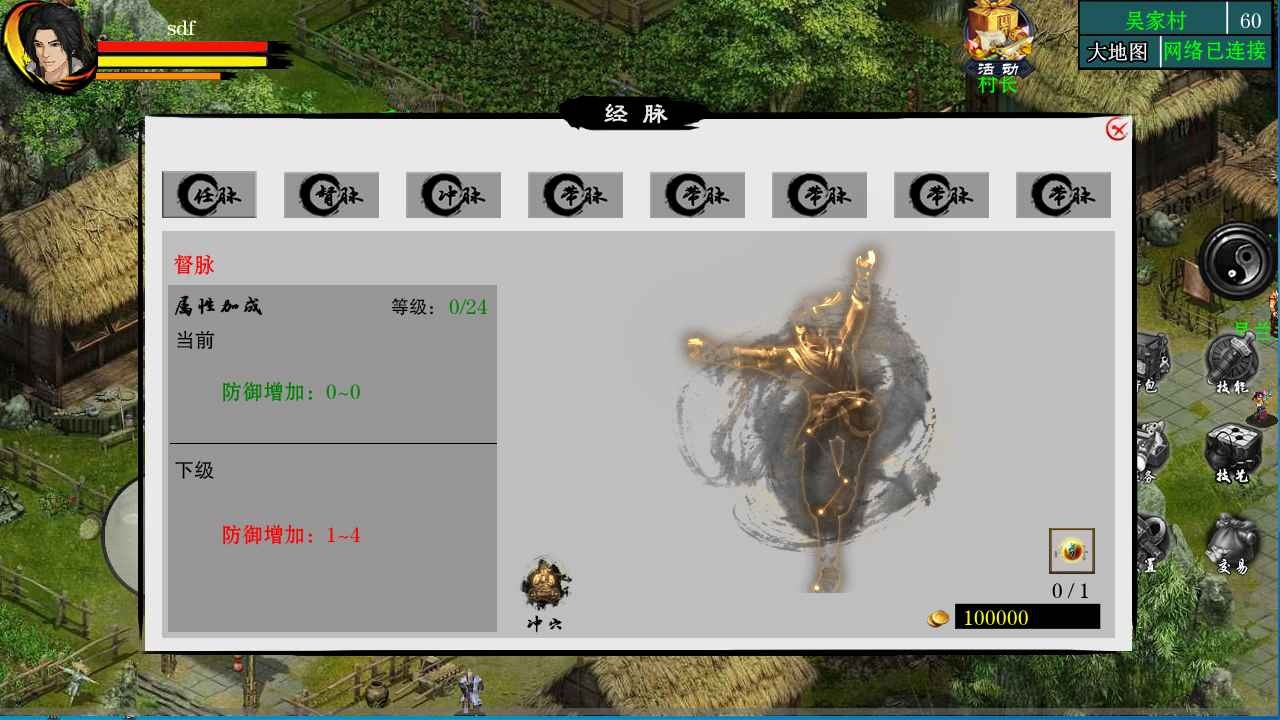Select the 督脉 meridian tab
Screen dimensions: 1280x720
331,195
